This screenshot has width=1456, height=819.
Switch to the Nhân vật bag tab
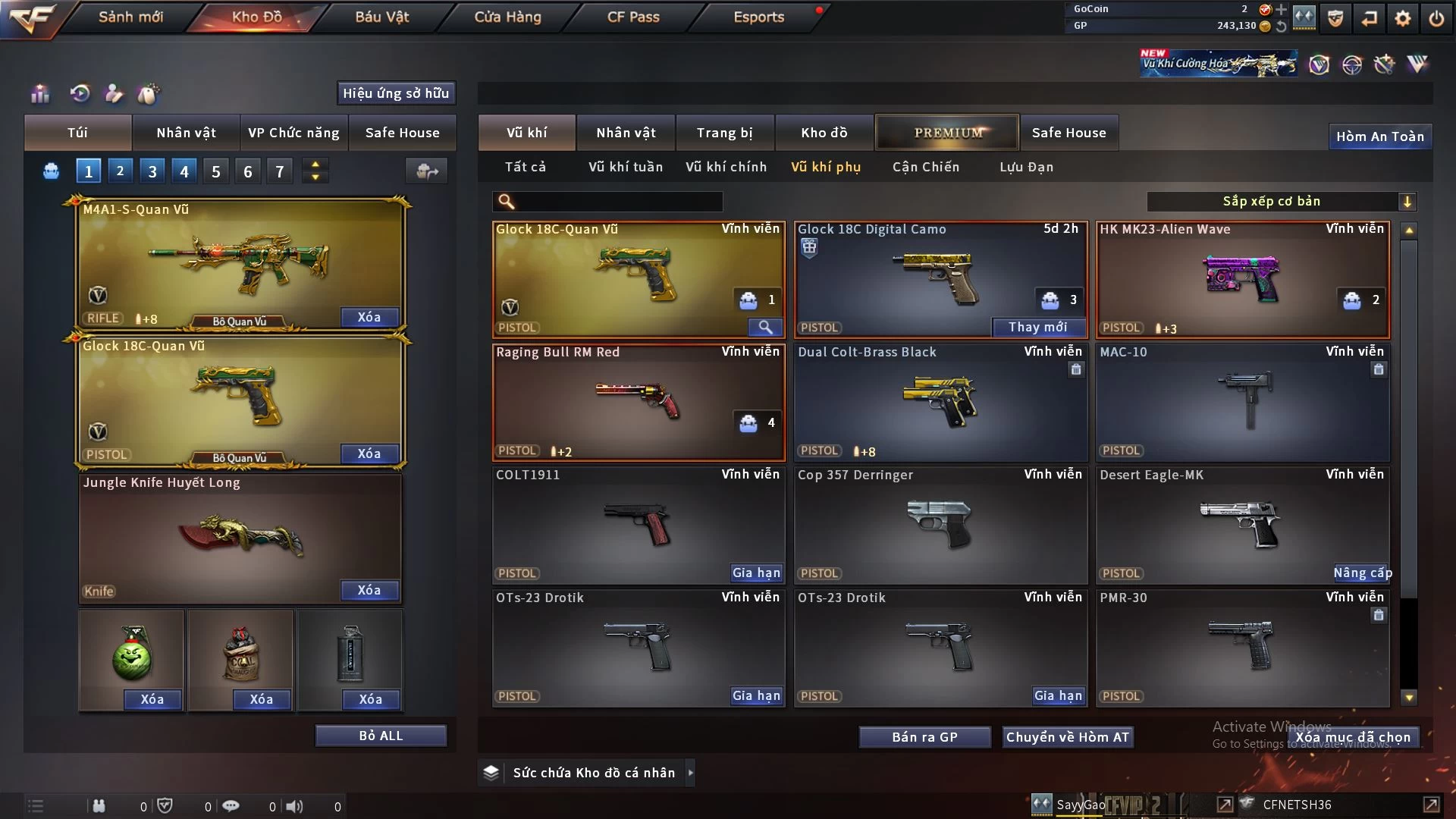click(186, 133)
